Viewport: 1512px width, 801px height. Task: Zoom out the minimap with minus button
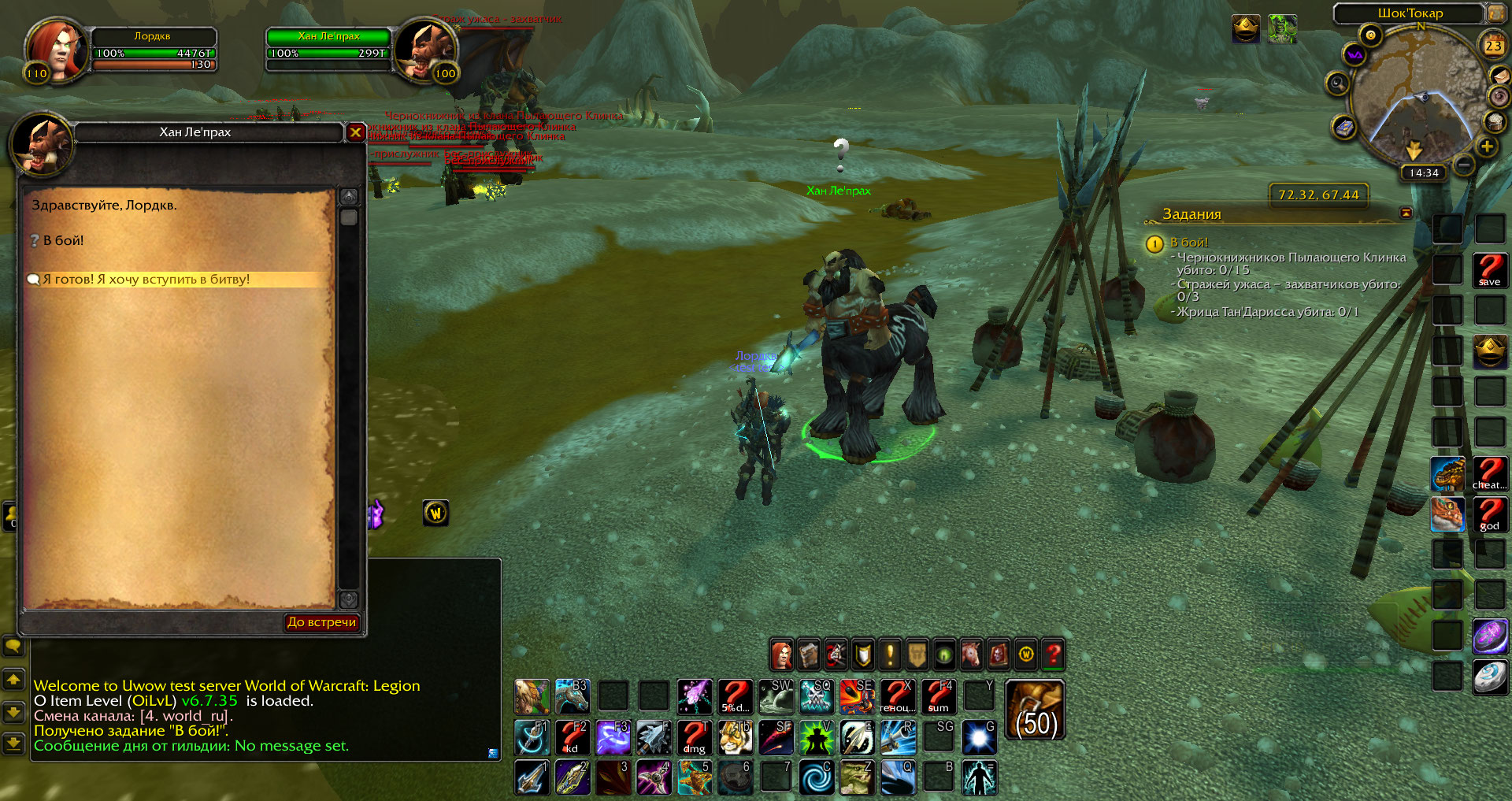1464,165
